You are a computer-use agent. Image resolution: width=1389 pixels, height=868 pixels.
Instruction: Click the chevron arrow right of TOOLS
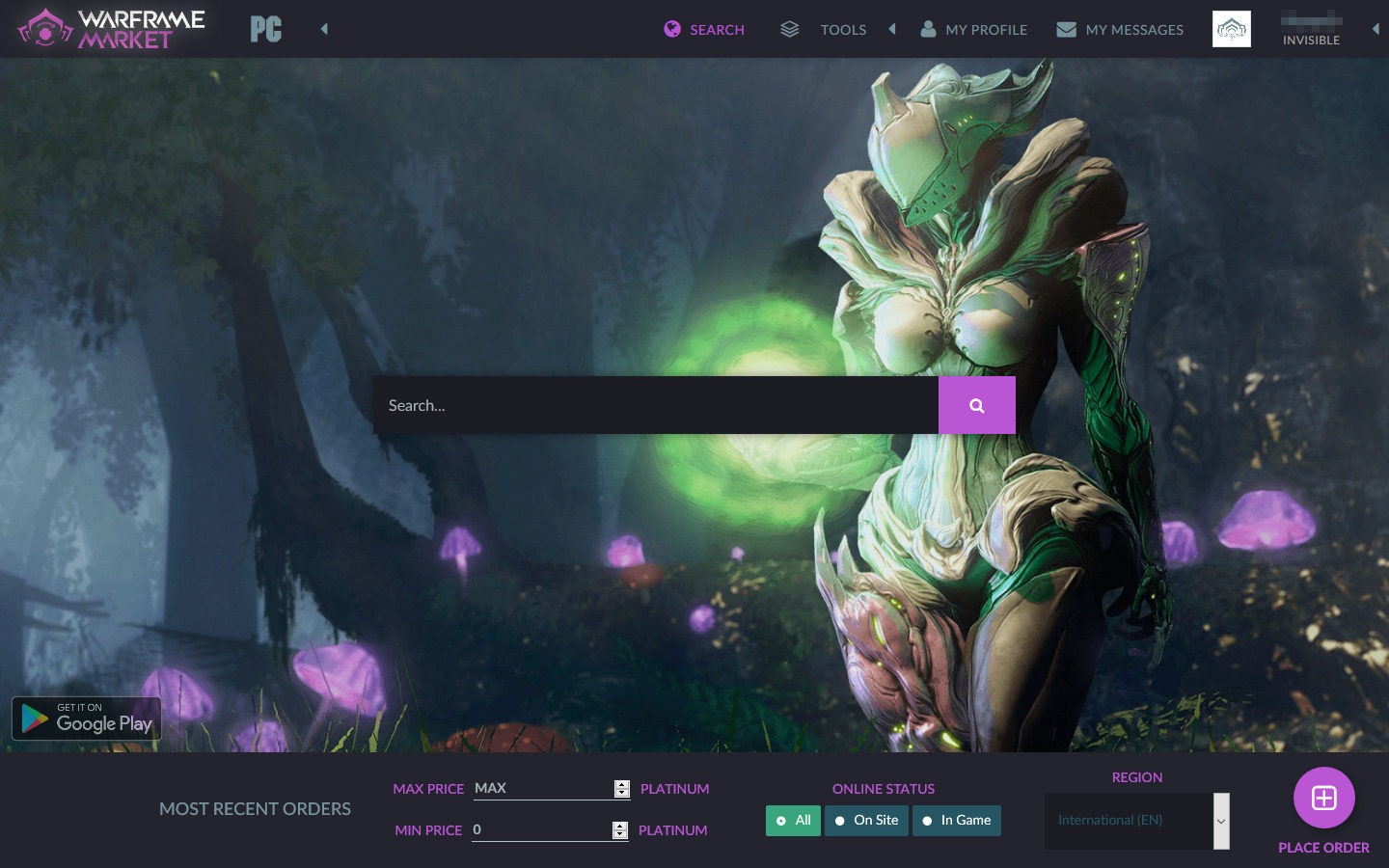coord(892,29)
